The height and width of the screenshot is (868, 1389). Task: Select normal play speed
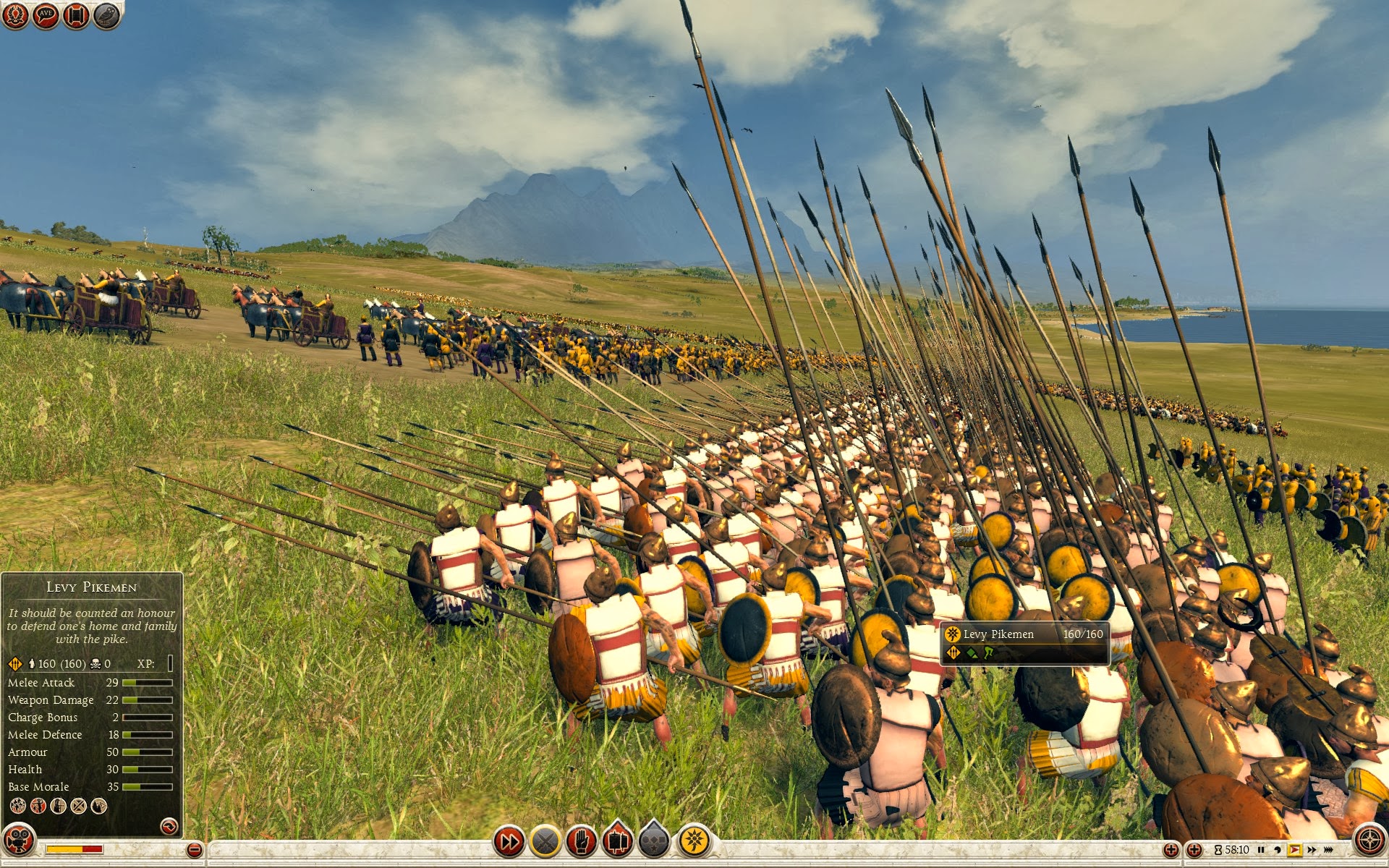tap(1294, 850)
